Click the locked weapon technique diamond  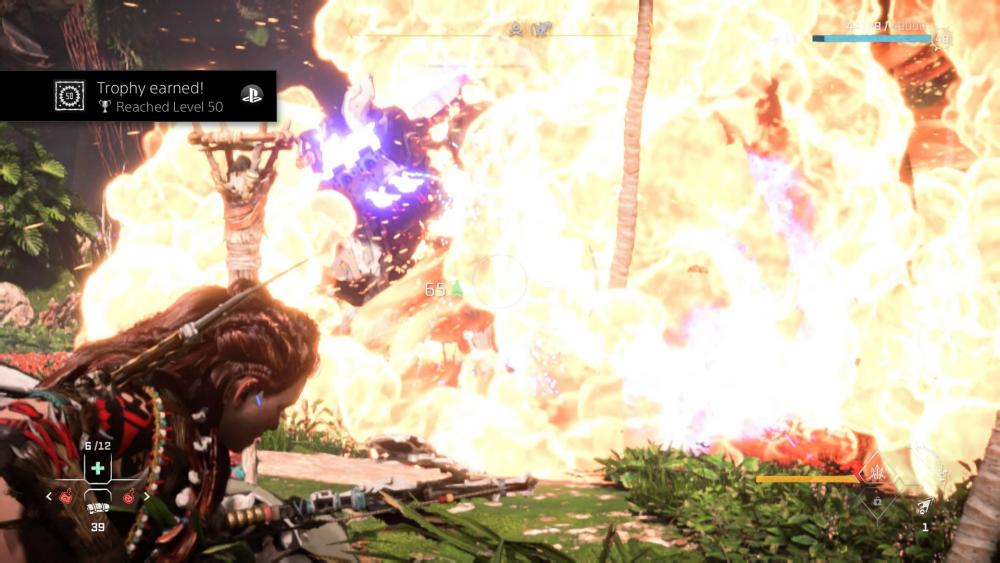(x=877, y=503)
